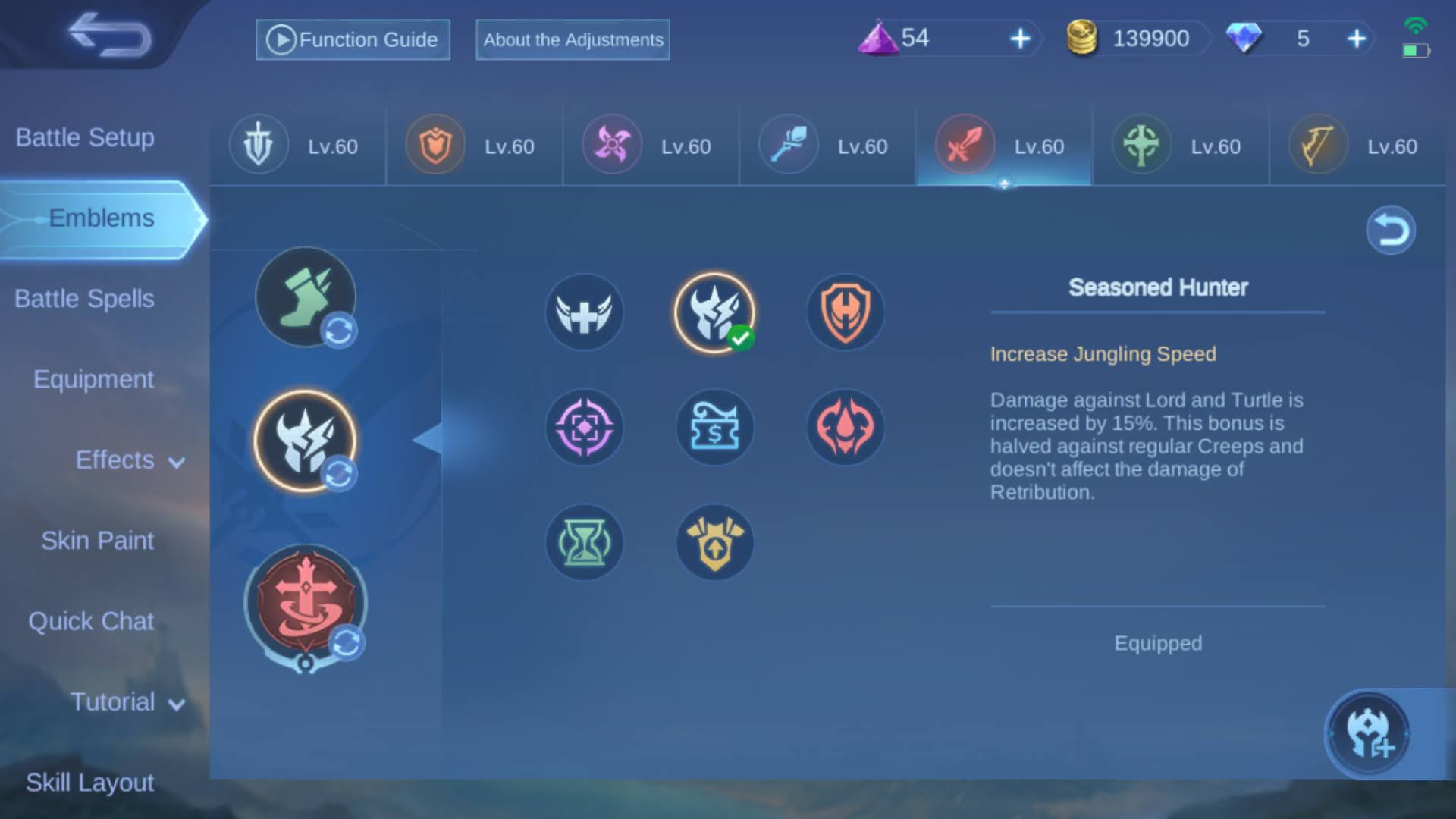Select the gold ticket talent icon
This screenshot has width=1456, height=819.
[x=714, y=428]
